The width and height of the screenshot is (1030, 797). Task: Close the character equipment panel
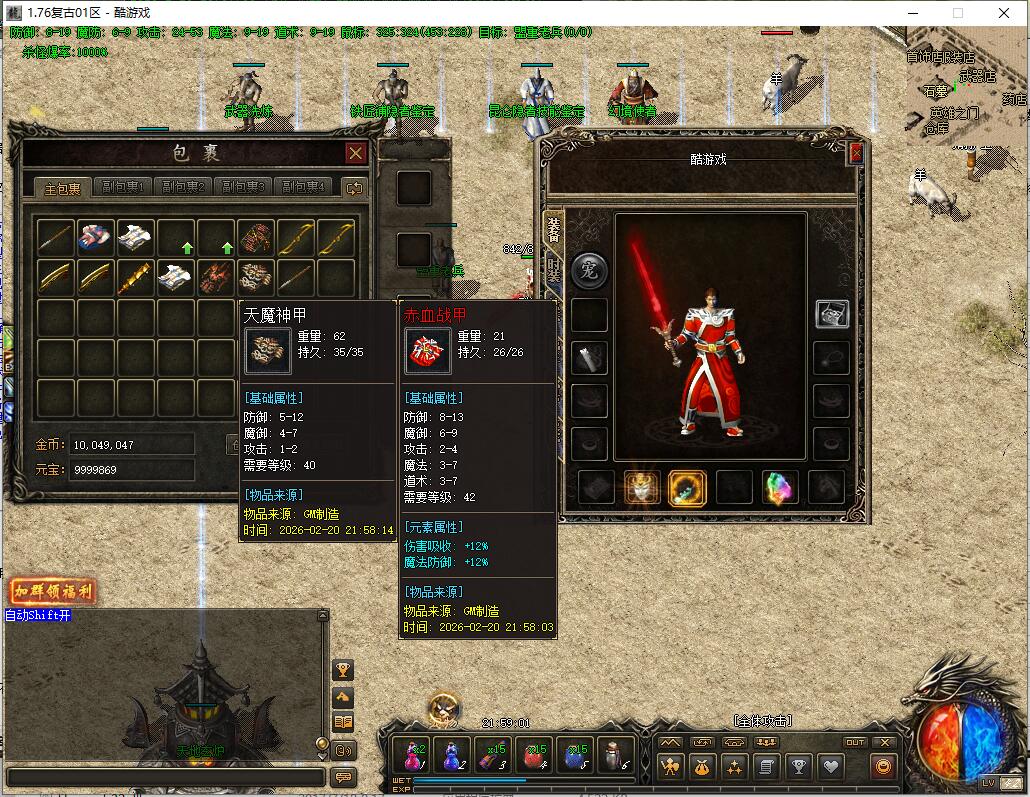click(x=856, y=153)
